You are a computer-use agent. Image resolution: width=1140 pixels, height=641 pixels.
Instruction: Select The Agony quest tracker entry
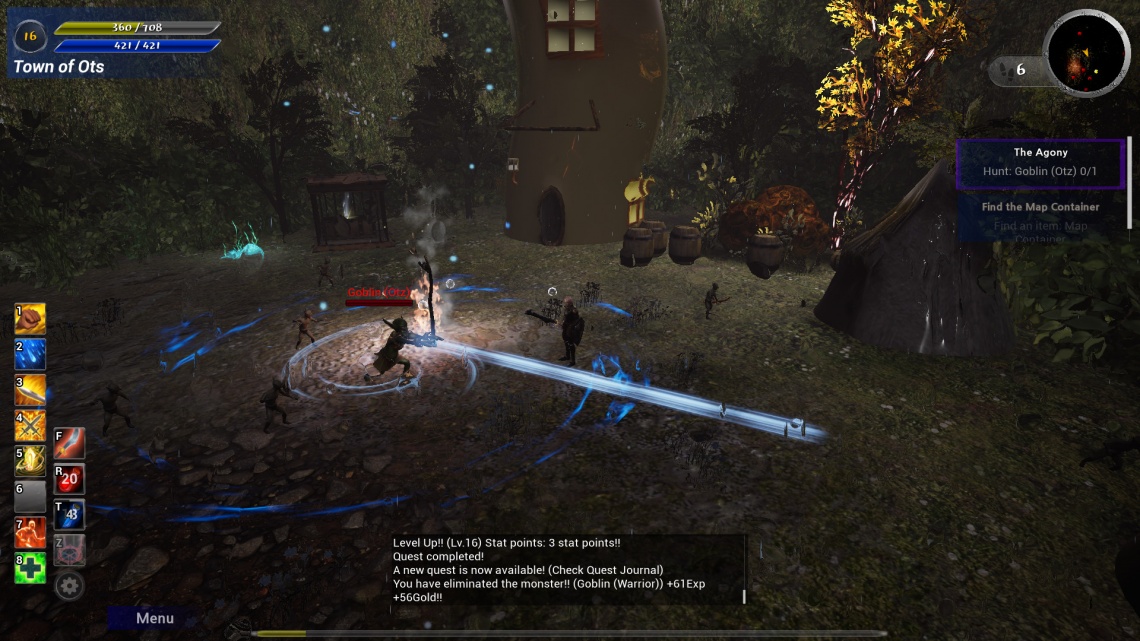pyautogui.click(x=1040, y=163)
